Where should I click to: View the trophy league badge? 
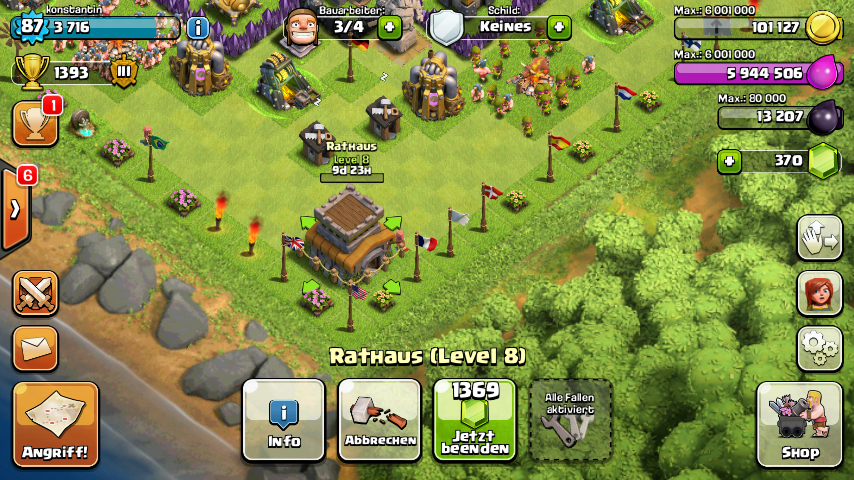(125, 72)
